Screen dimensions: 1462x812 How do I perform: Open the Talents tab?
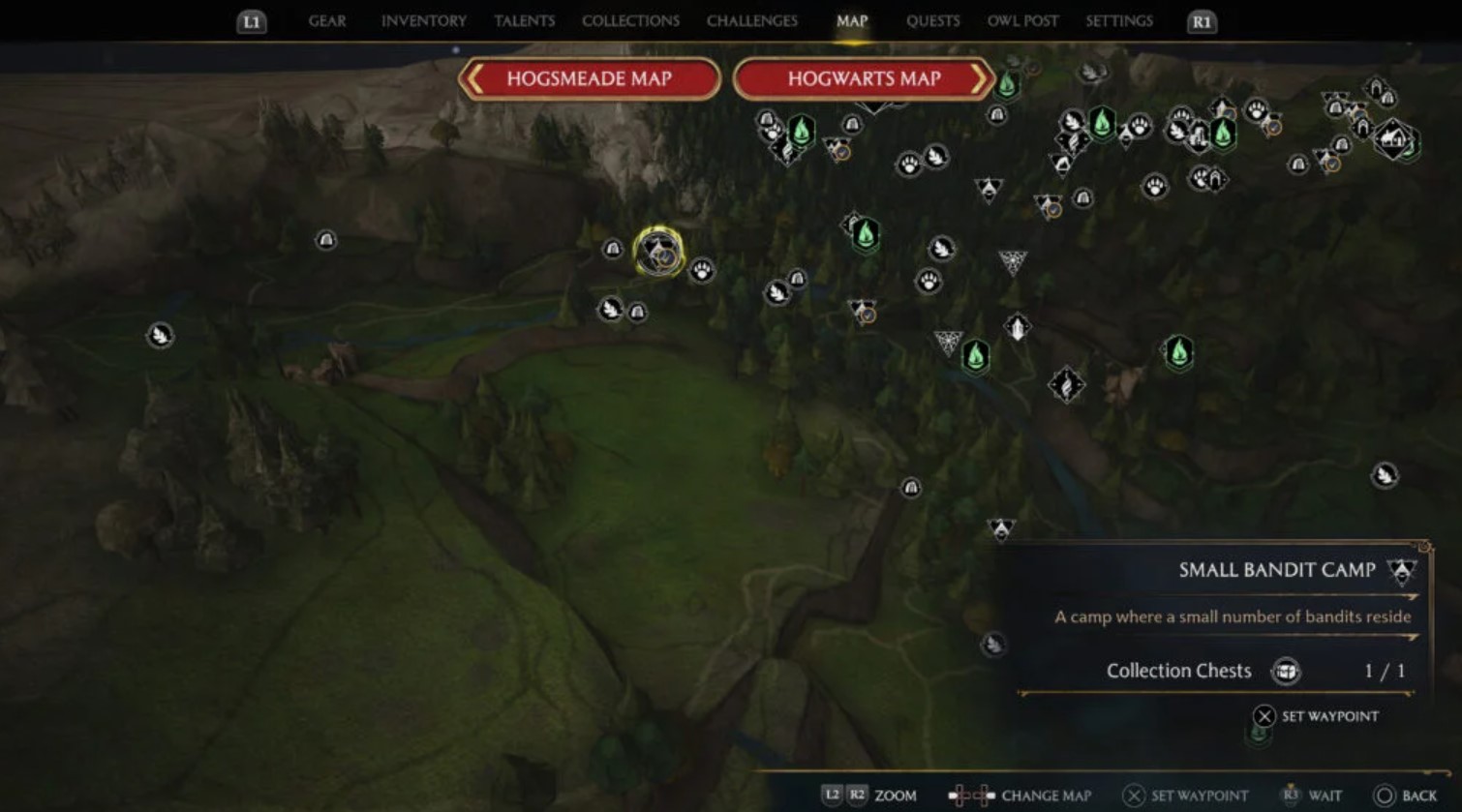click(524, 21)
